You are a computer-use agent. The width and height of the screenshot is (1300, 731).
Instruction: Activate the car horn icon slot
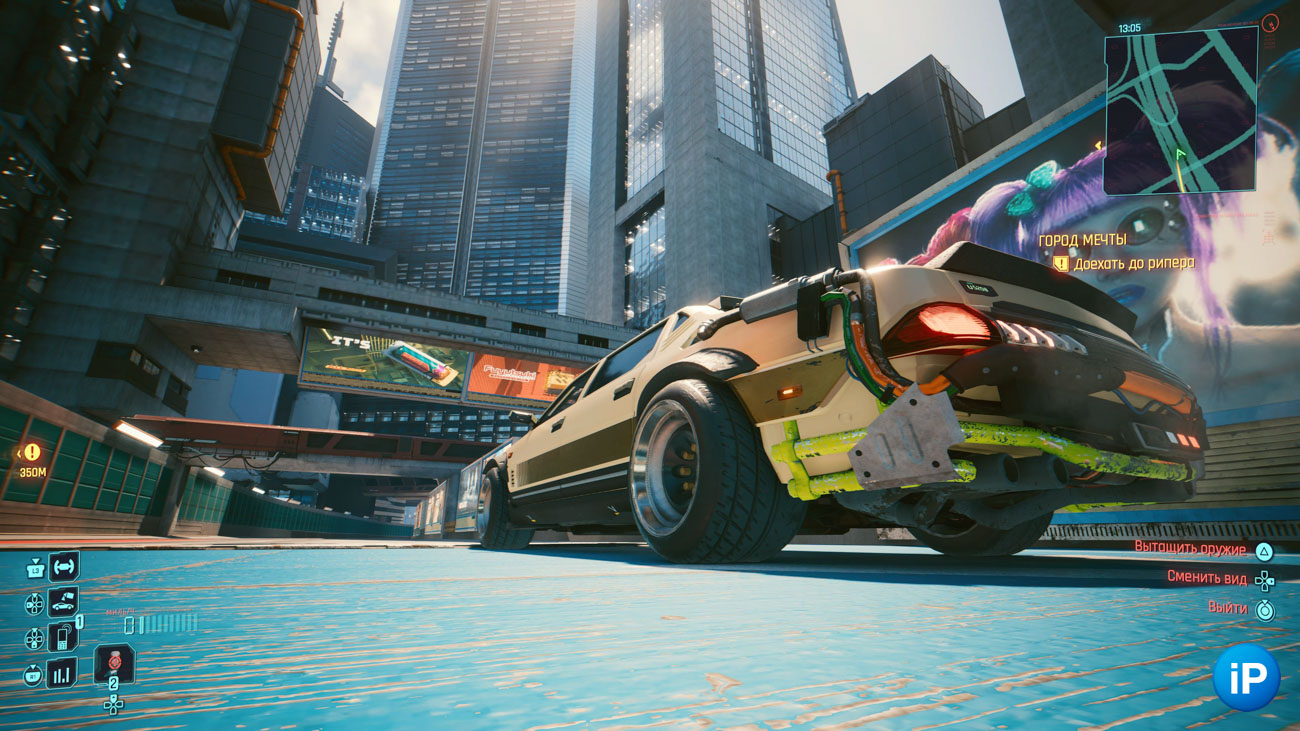pyautogui.click(x=63, y=567)
